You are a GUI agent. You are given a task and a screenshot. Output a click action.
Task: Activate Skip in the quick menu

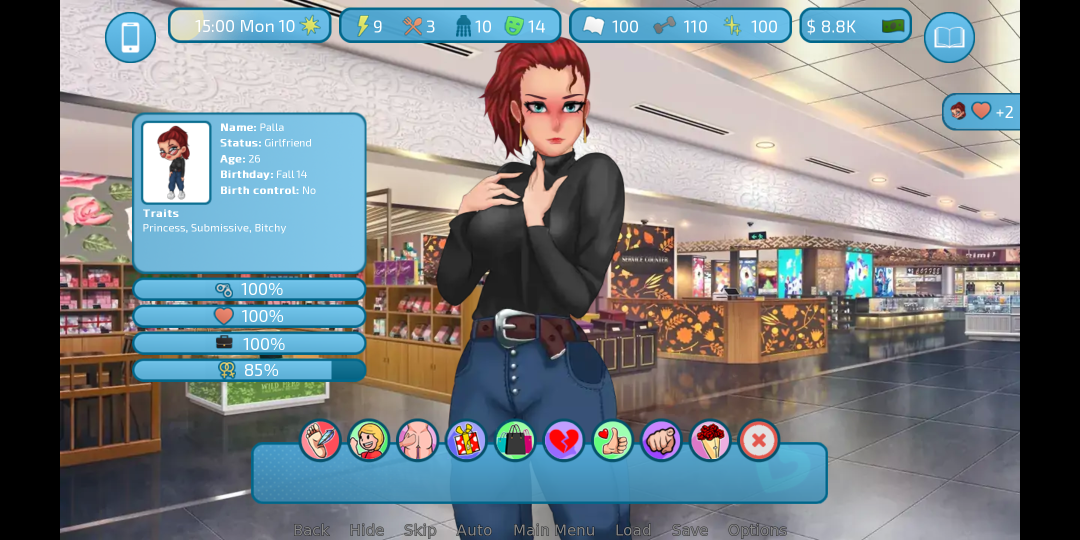[x=420, y=530]
